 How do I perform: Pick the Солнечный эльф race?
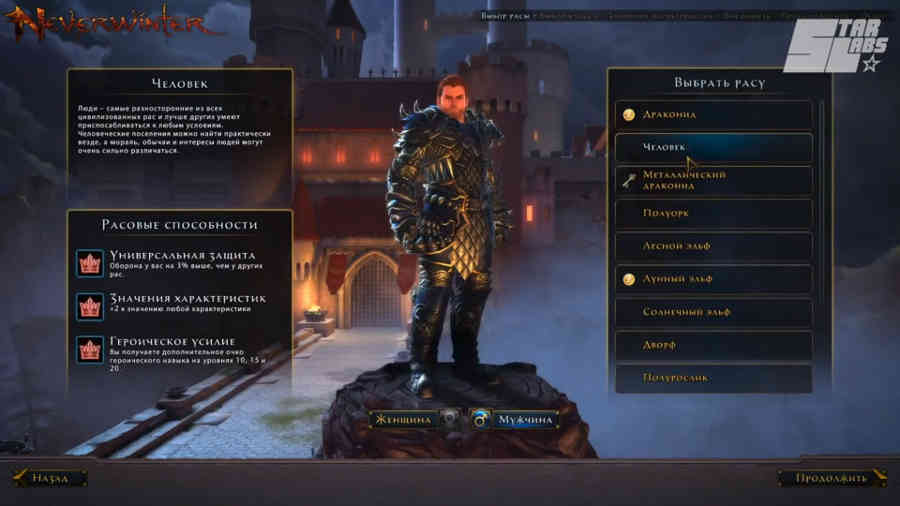tap(713, 312)
